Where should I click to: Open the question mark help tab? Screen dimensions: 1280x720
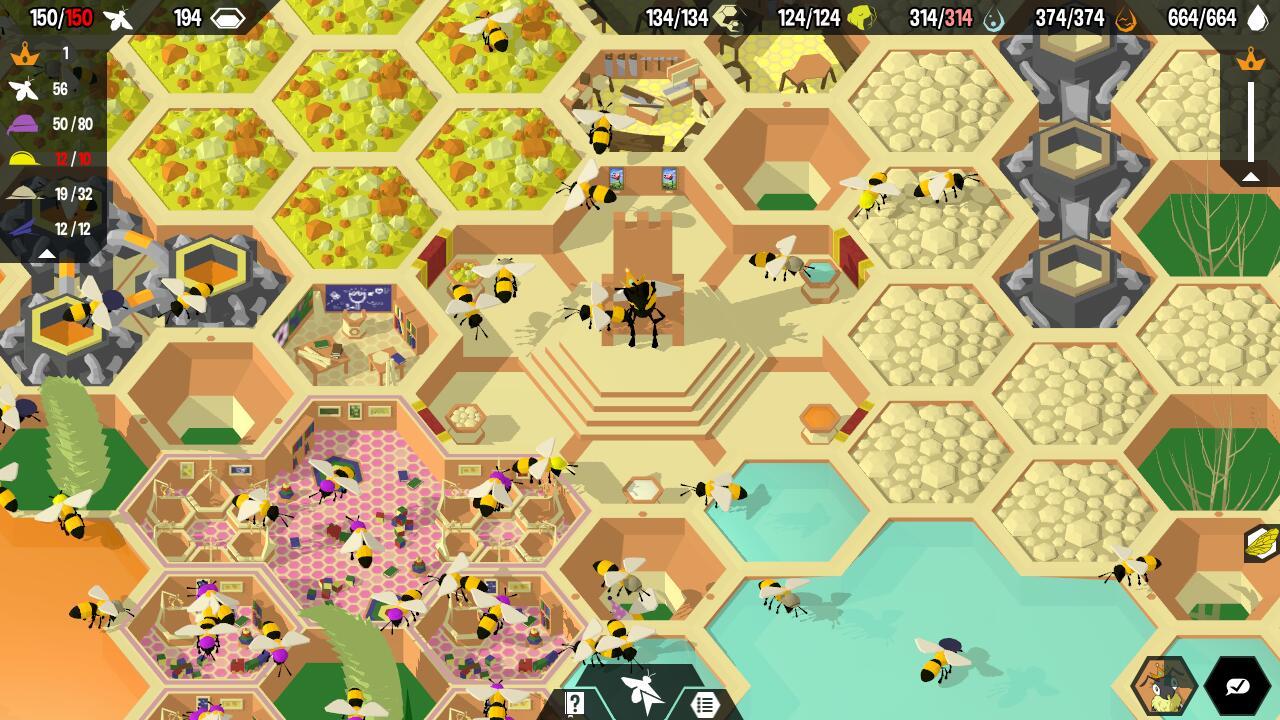[575, 703]
